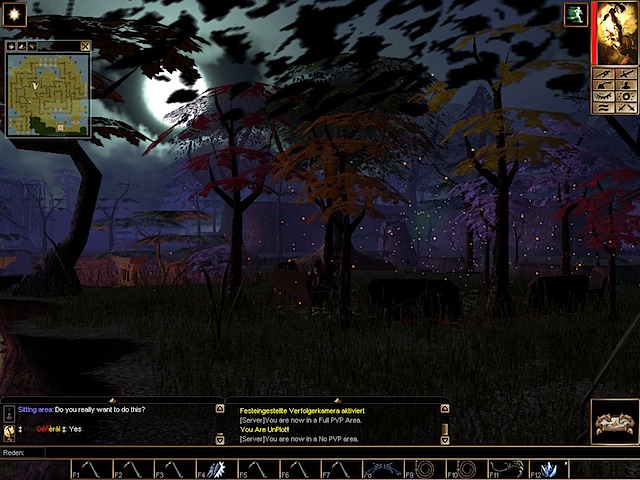Open the sun icon in the corner
Image resolution: width=640 pixels, height=480 pixels.
(x=15, y=15)
